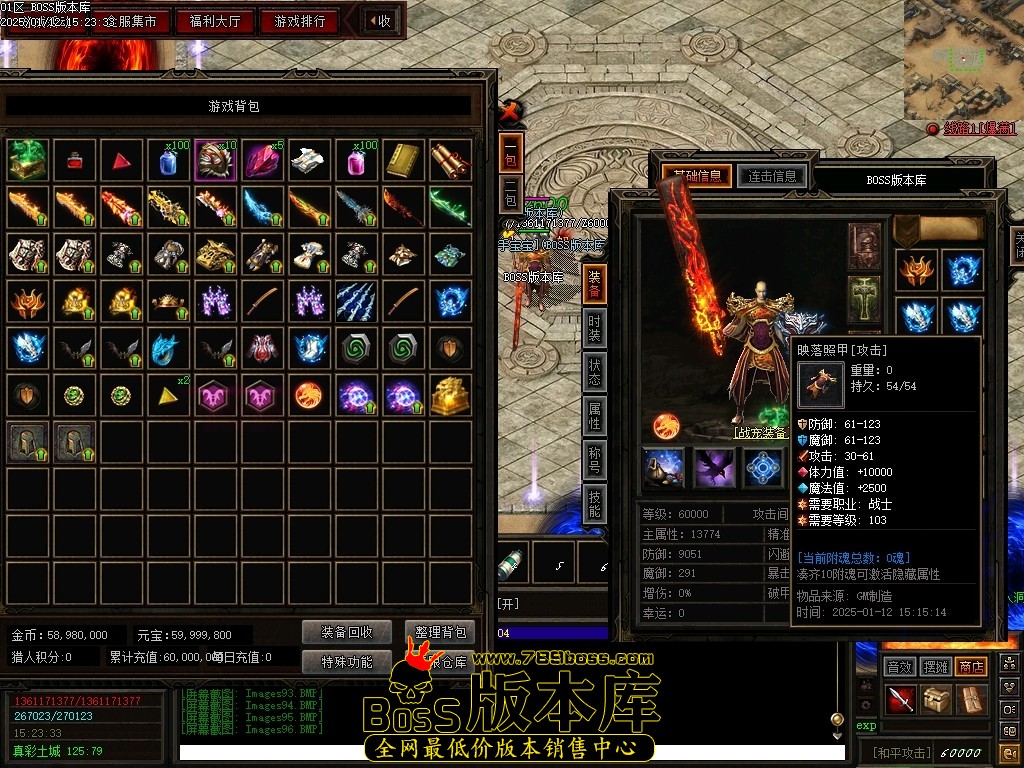This screenshot has height=768, width=1024.
Task: Open the 商店 shop button
Action: pos(971,666)
